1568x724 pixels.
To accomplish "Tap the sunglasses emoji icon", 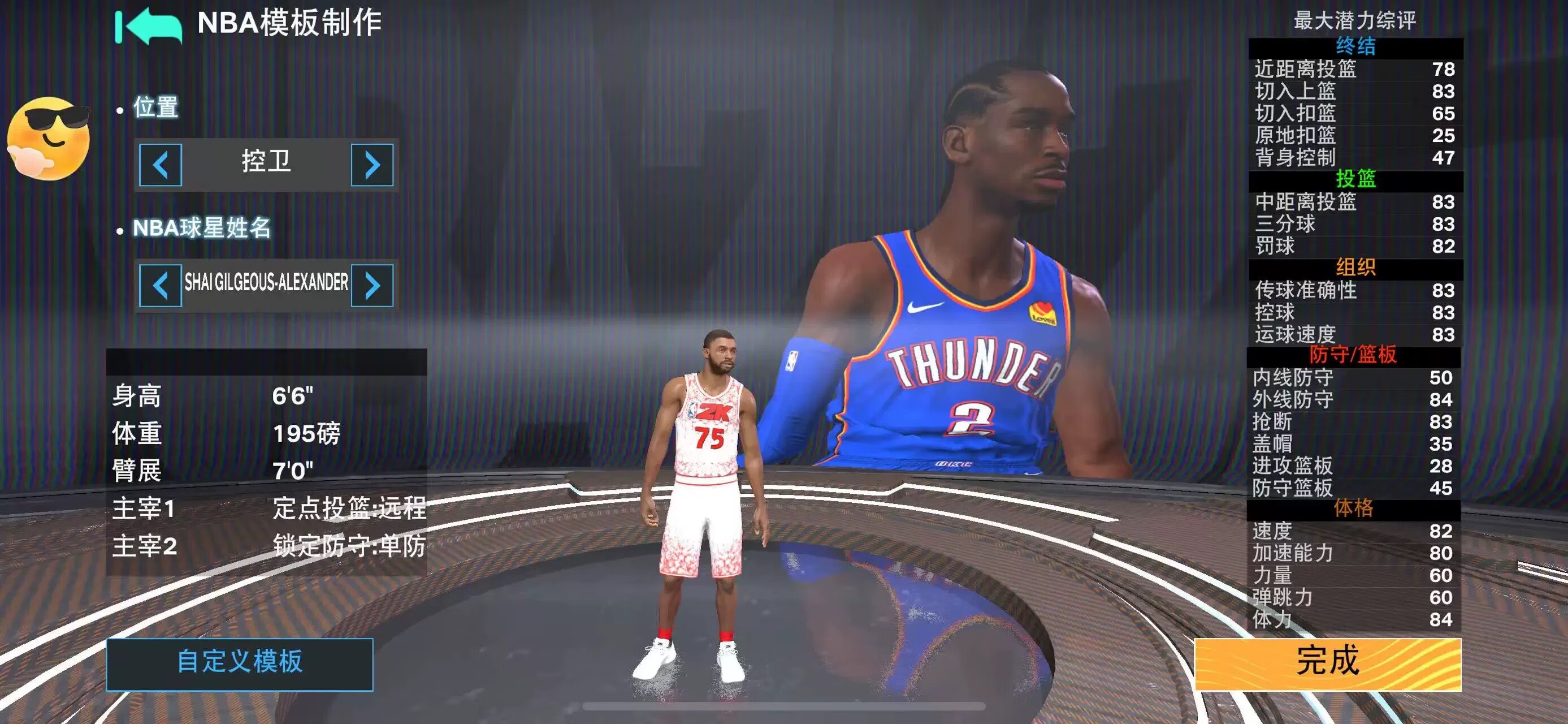I will click(x=49, y=137).
